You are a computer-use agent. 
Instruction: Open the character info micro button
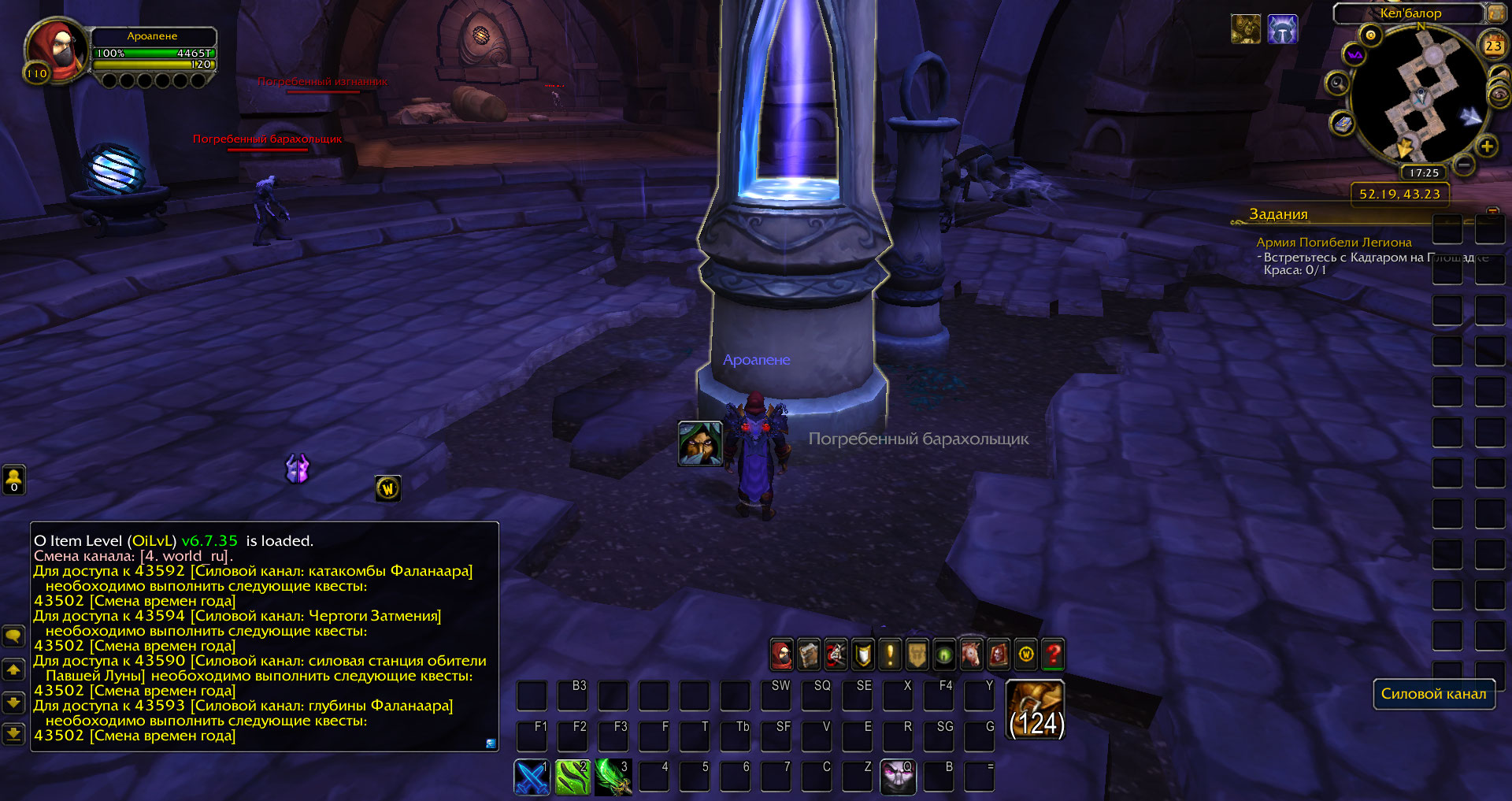781,655
